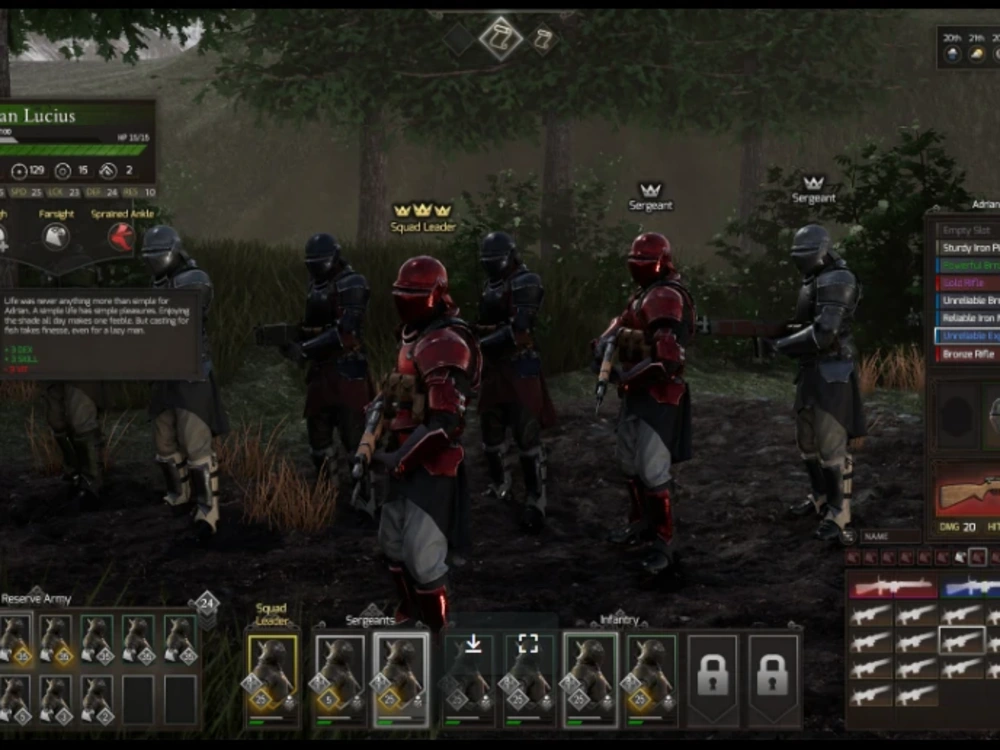Select the Reliable Iron item row
The image size is (1000, 750).
point(967,319)
